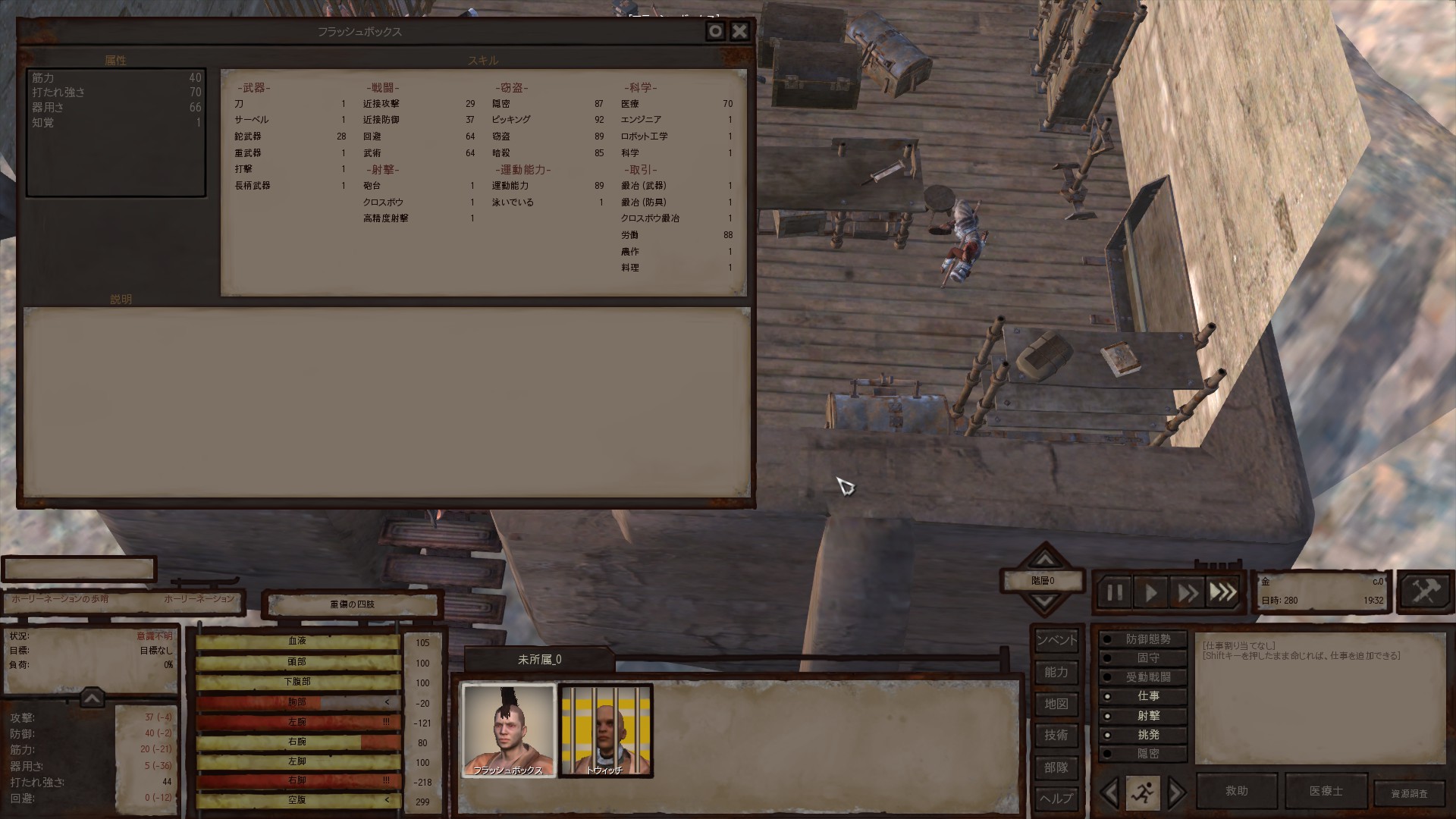Open the 地図 map screen
1456x819 pixels.
click(x=1056, y=704)
